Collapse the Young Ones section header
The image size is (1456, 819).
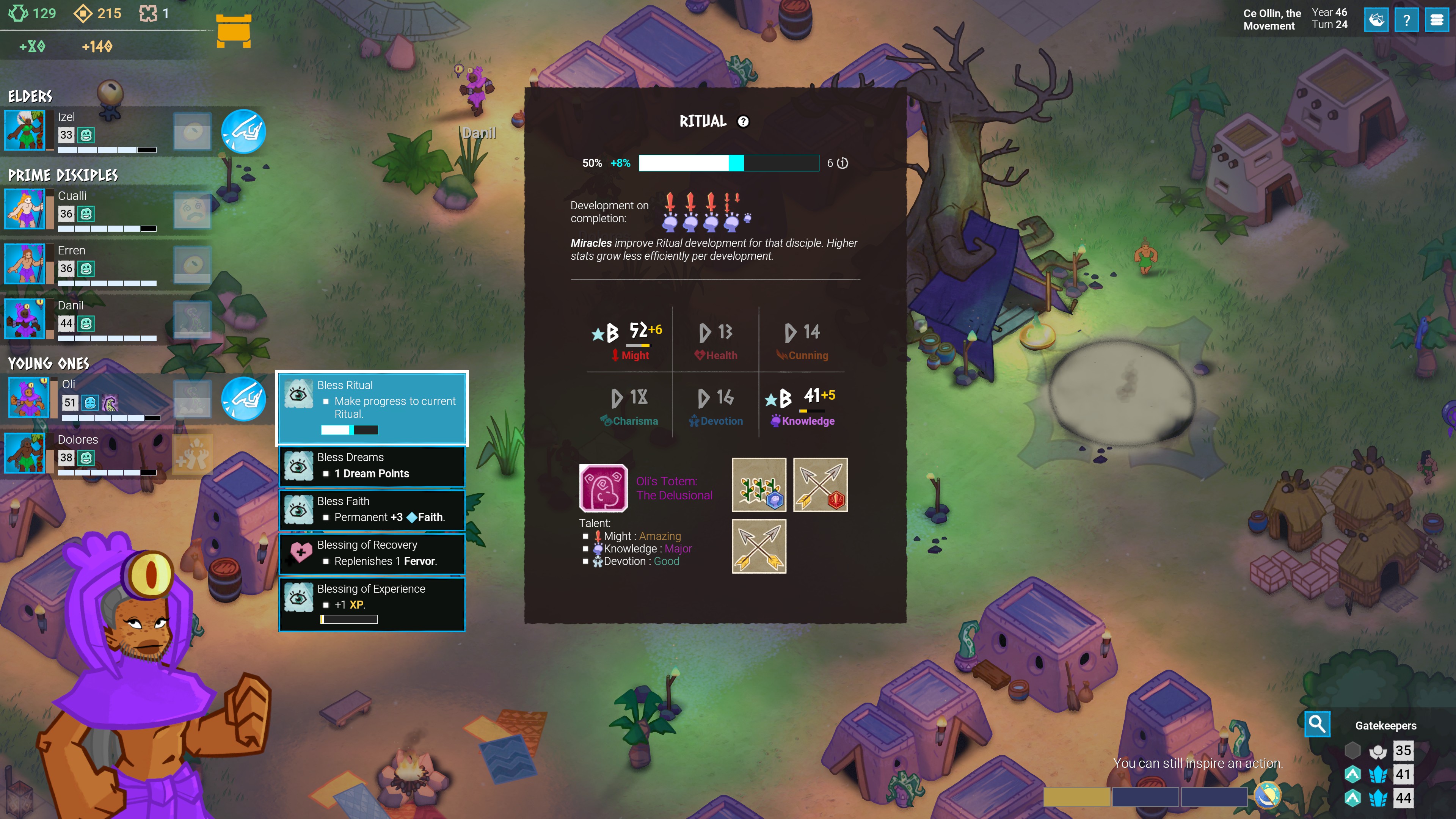[50, 364]
